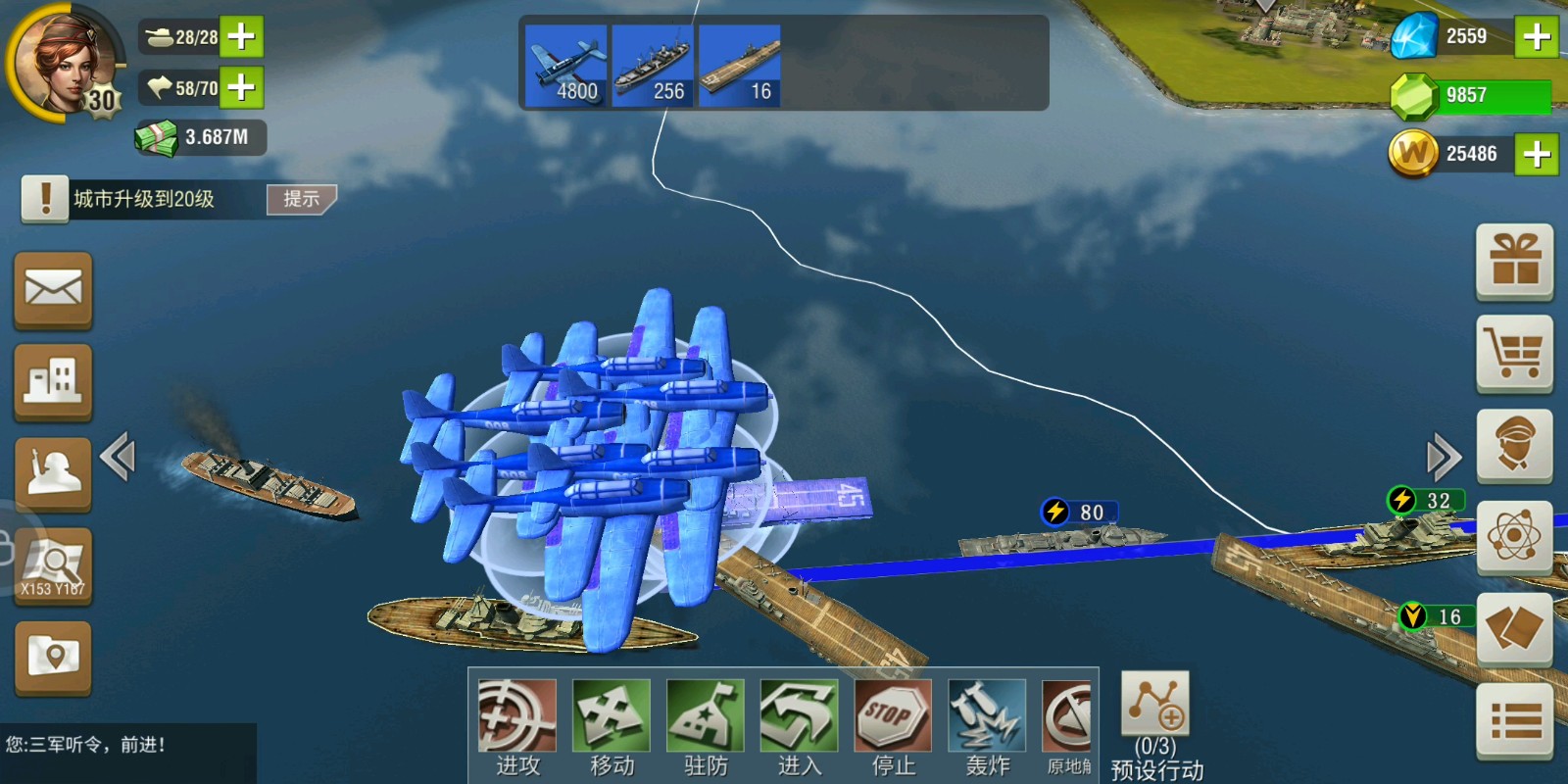Open the mail envelope inbox
The width and height of the screenshot is (1568, 784).
pos(53,290)
